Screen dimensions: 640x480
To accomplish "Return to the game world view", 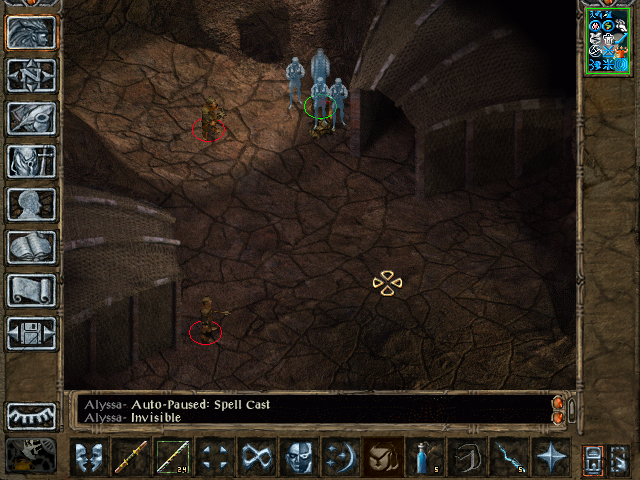I will pos(31,32).
